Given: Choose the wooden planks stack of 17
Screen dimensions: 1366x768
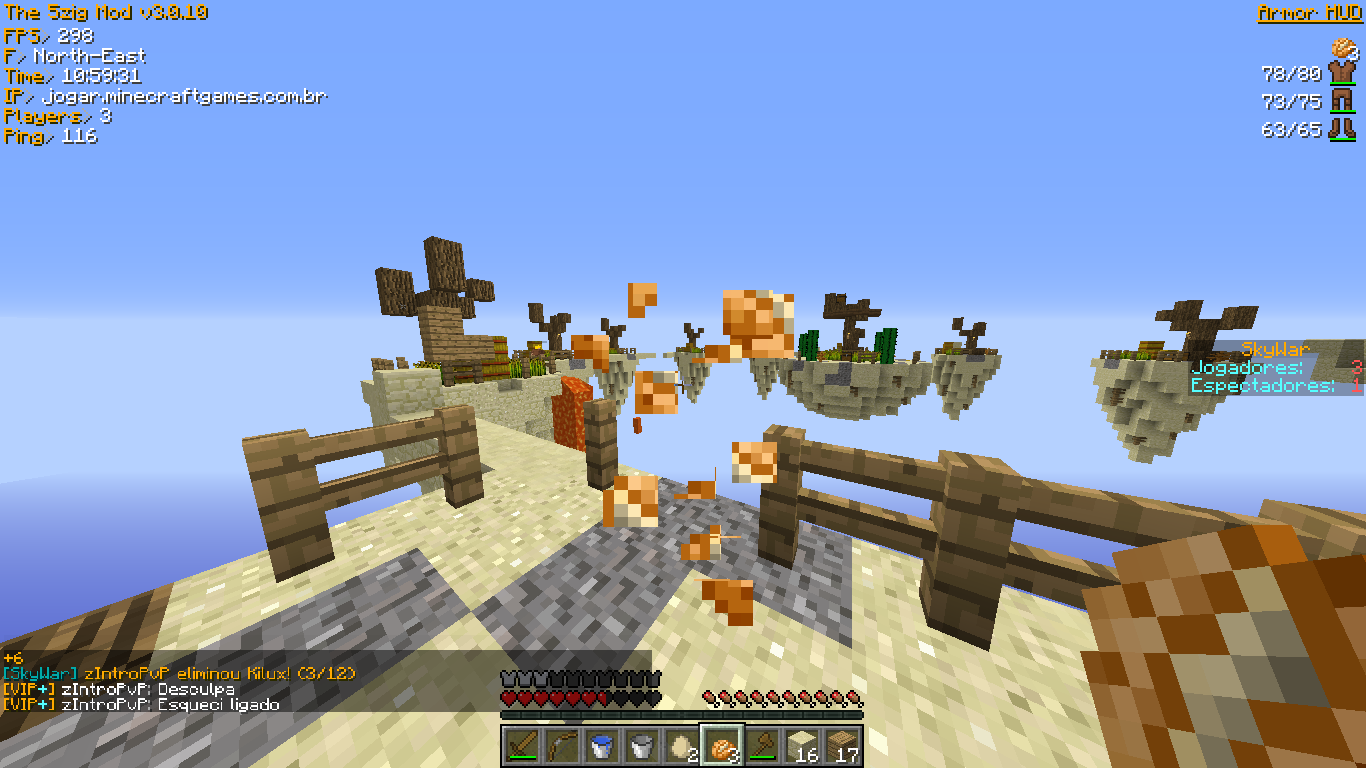Looking at the screenshot, I should click(x=842, y=746).
